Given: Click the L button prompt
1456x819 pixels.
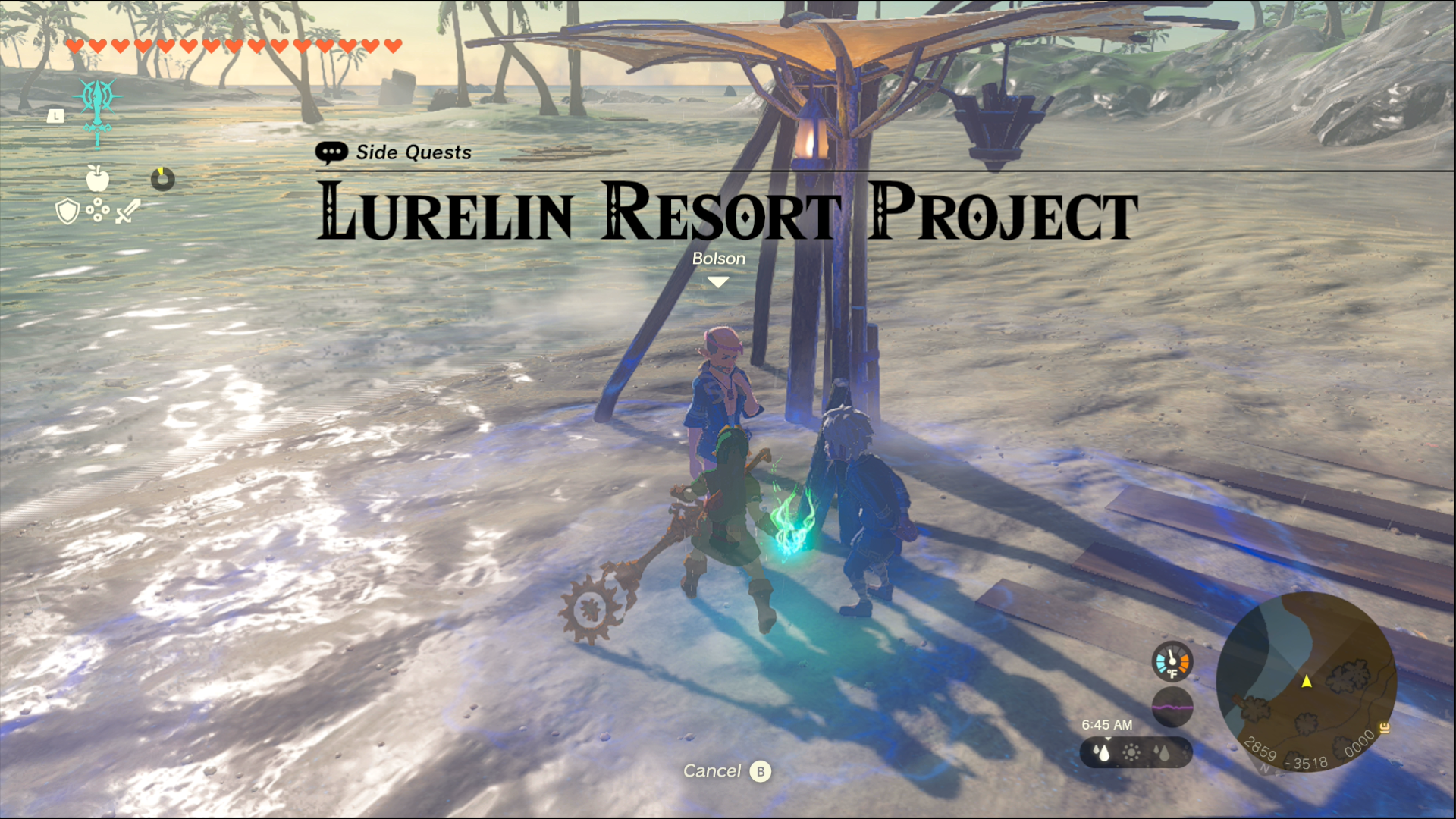Looking at the screenshot, I should pos(55,115).
